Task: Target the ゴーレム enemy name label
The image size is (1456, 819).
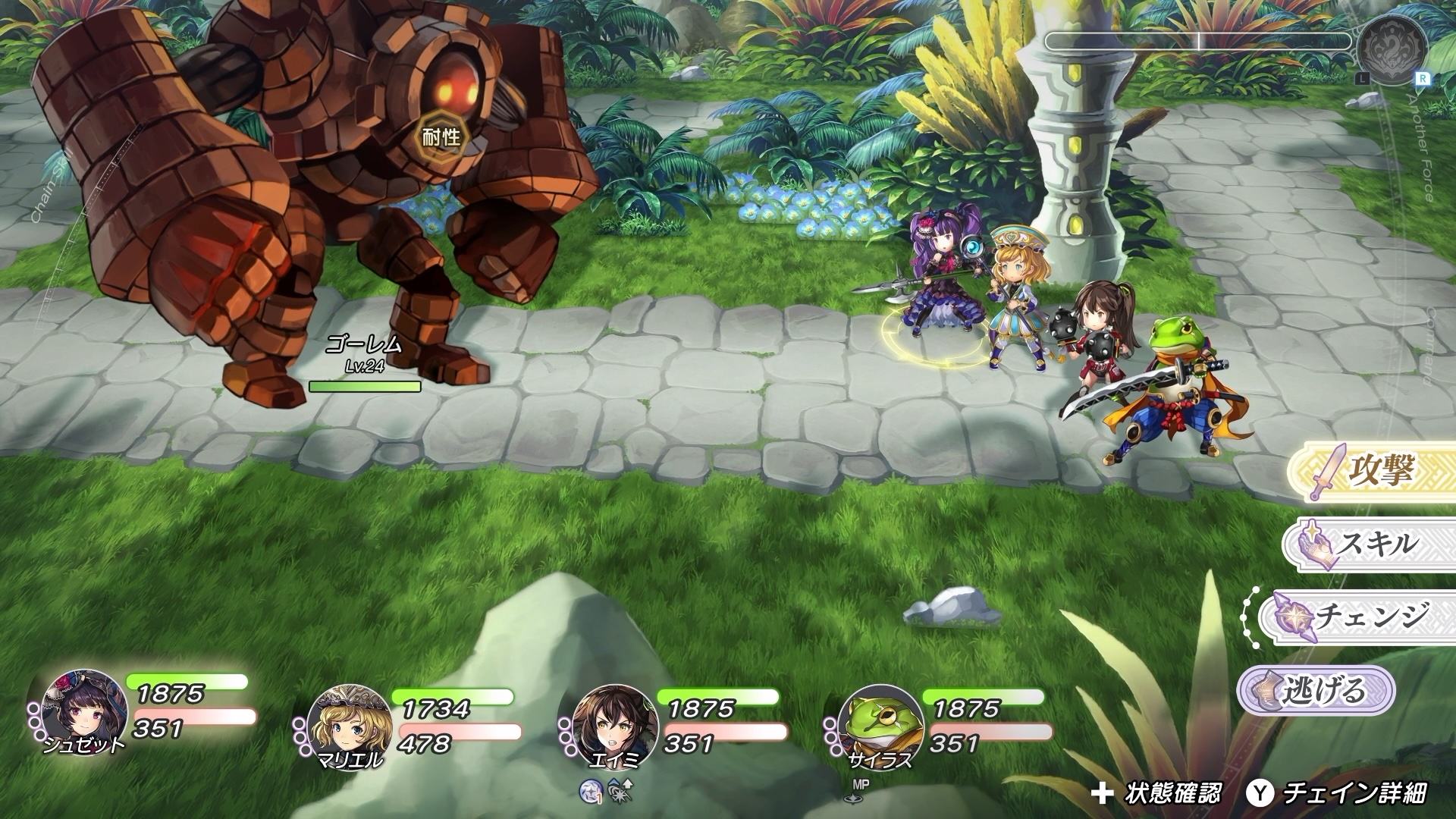Action: (x=365, y=346)
